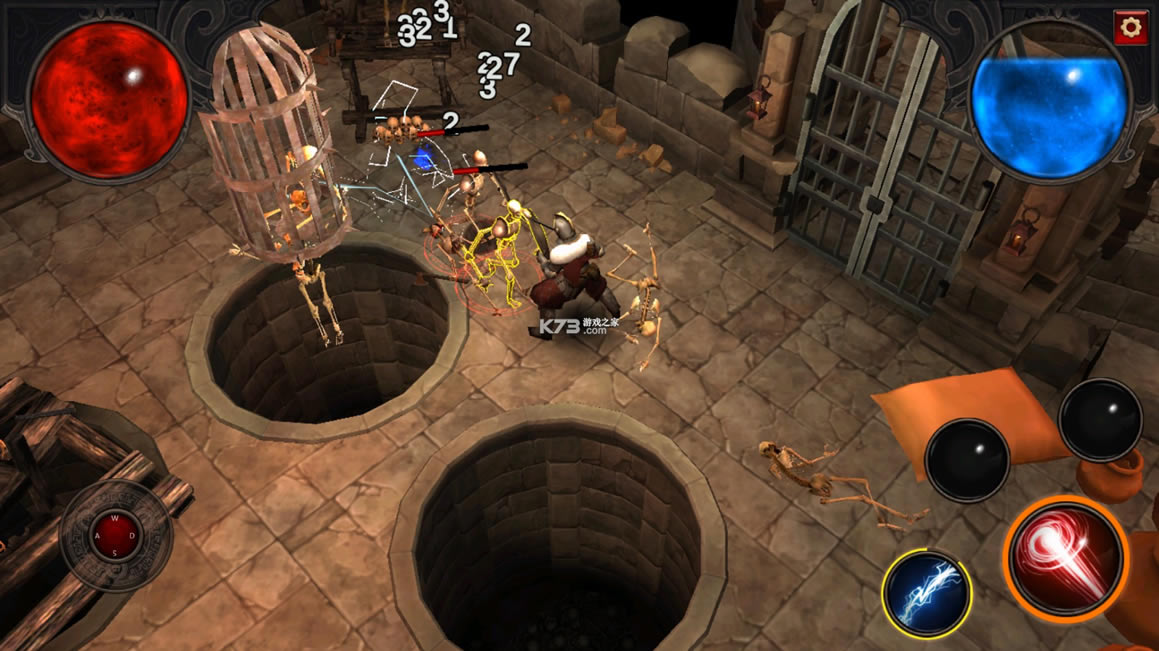Activate the lightning bolt skill
Viewport: 1159px width, 651px height.
point(926,593)
